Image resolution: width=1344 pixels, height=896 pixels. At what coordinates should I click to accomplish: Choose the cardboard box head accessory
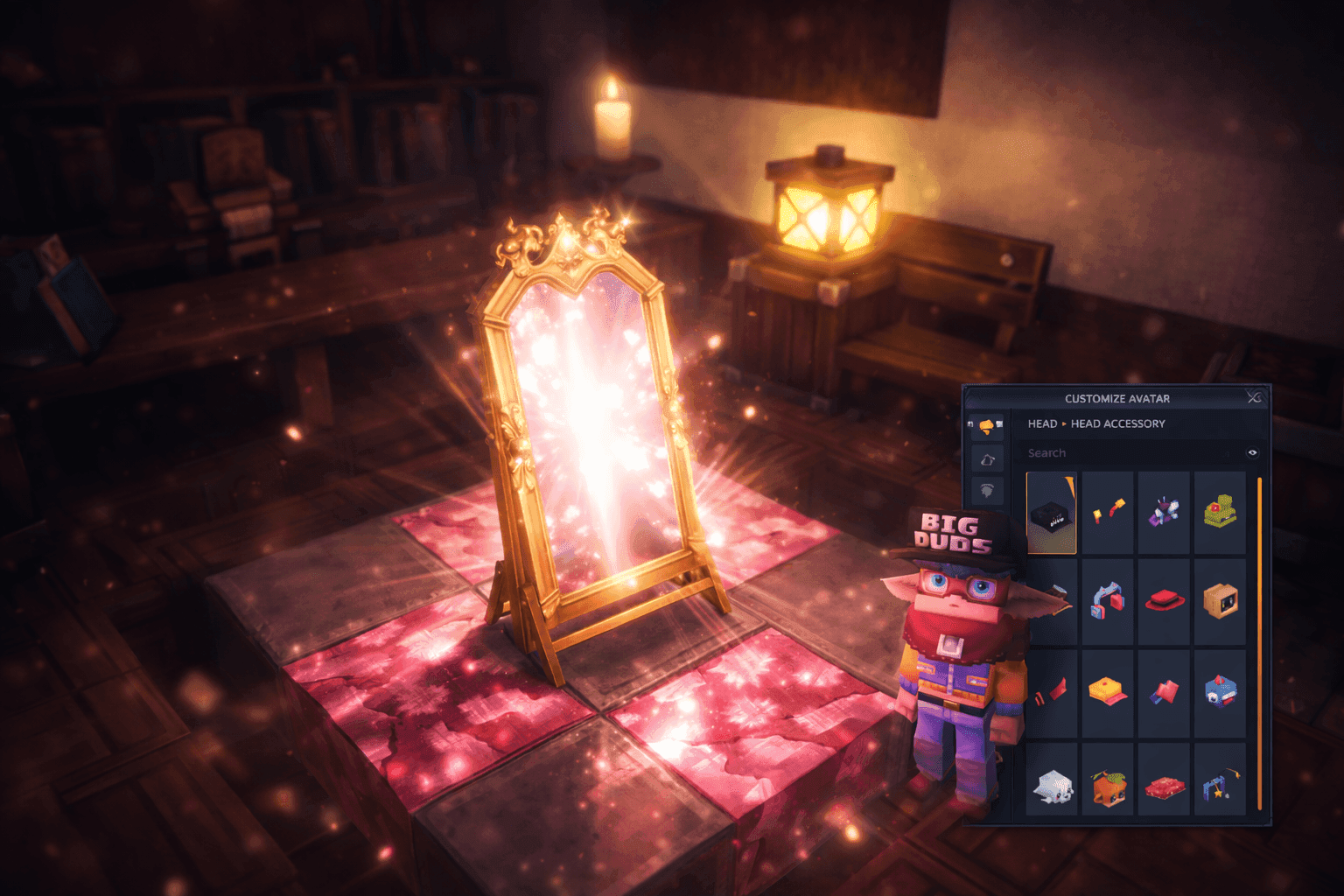[1220, 602]
